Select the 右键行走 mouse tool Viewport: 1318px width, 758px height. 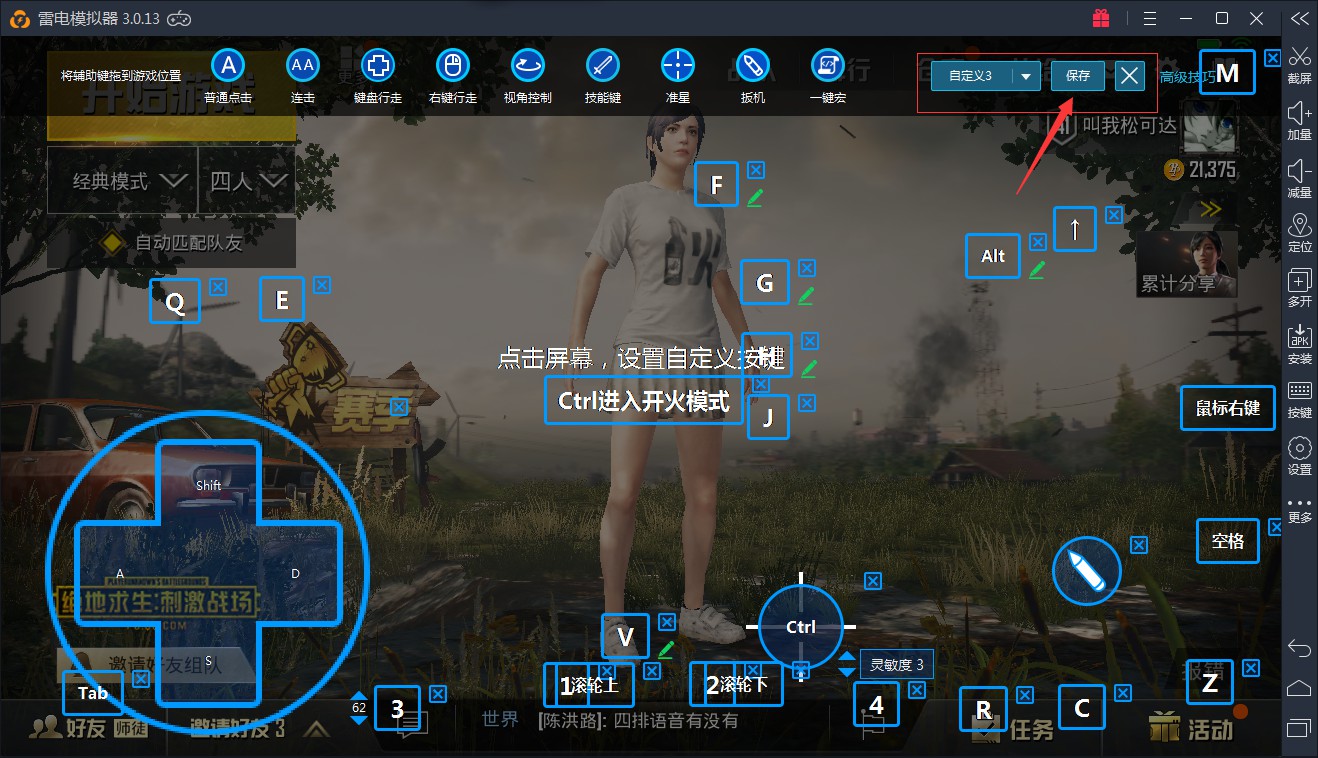pyautogui.click(x=452, y=76)
